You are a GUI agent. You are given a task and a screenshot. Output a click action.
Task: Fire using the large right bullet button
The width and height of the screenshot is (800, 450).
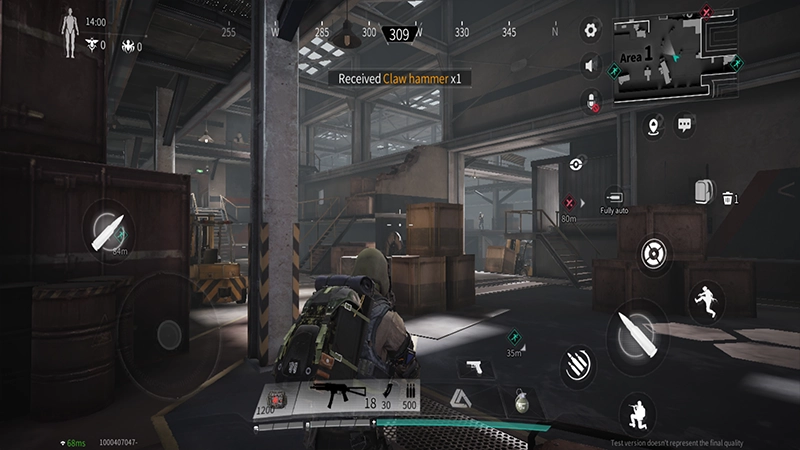(x=637, y=336)
